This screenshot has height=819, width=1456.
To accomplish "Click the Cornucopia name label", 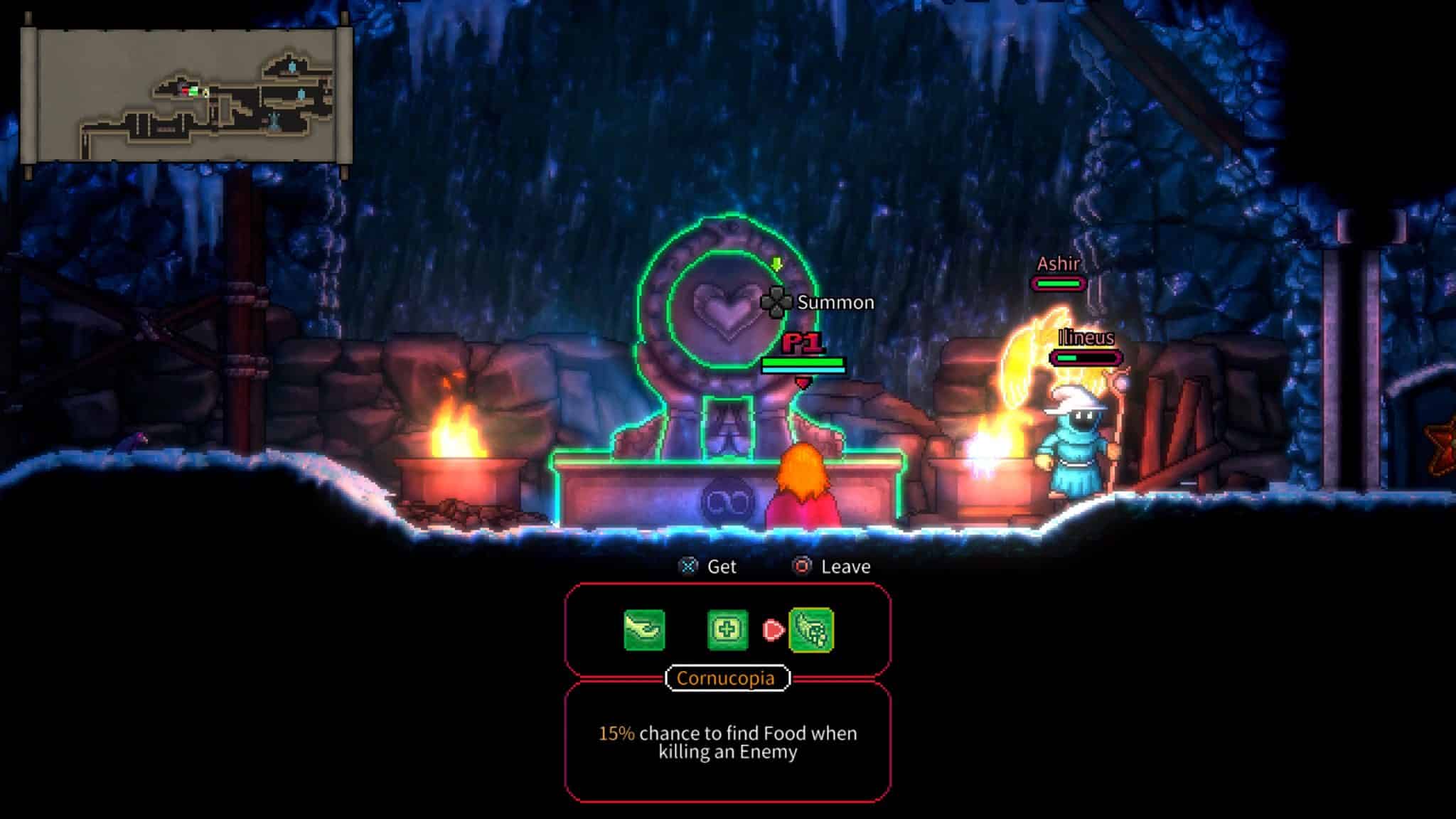I will 726,678.
